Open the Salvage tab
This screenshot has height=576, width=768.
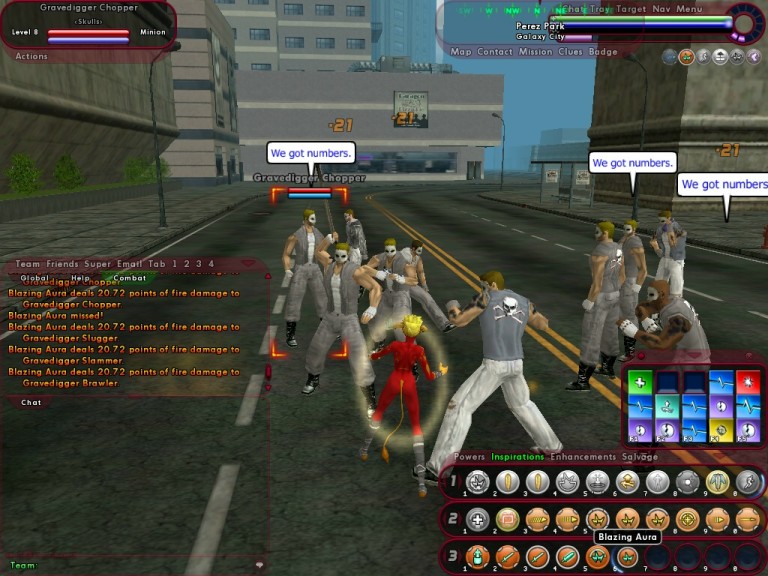(640, 457)
